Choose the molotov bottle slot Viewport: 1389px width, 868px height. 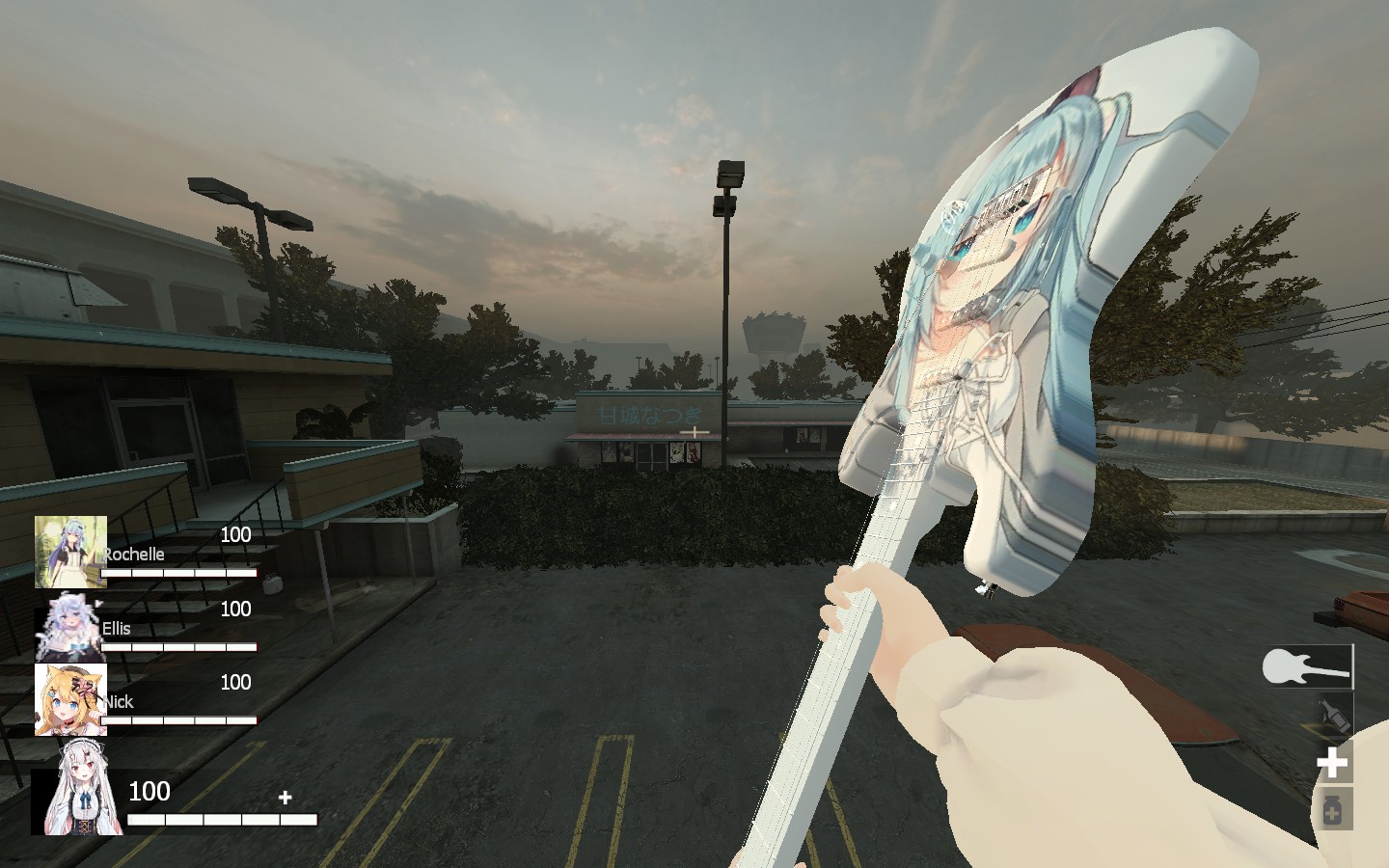(x=1332, y=715)
